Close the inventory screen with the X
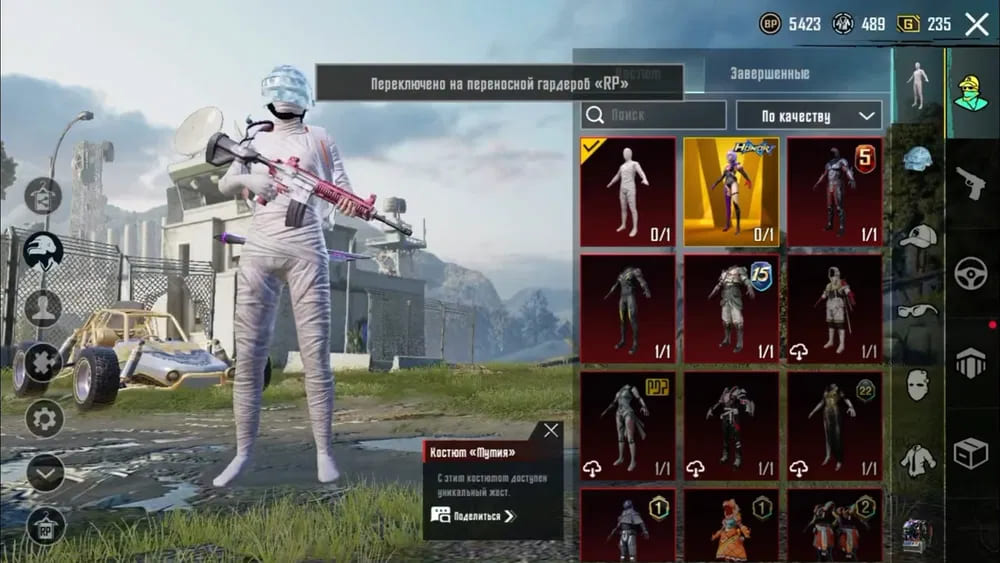The image size is (1000, 563). 976,24
